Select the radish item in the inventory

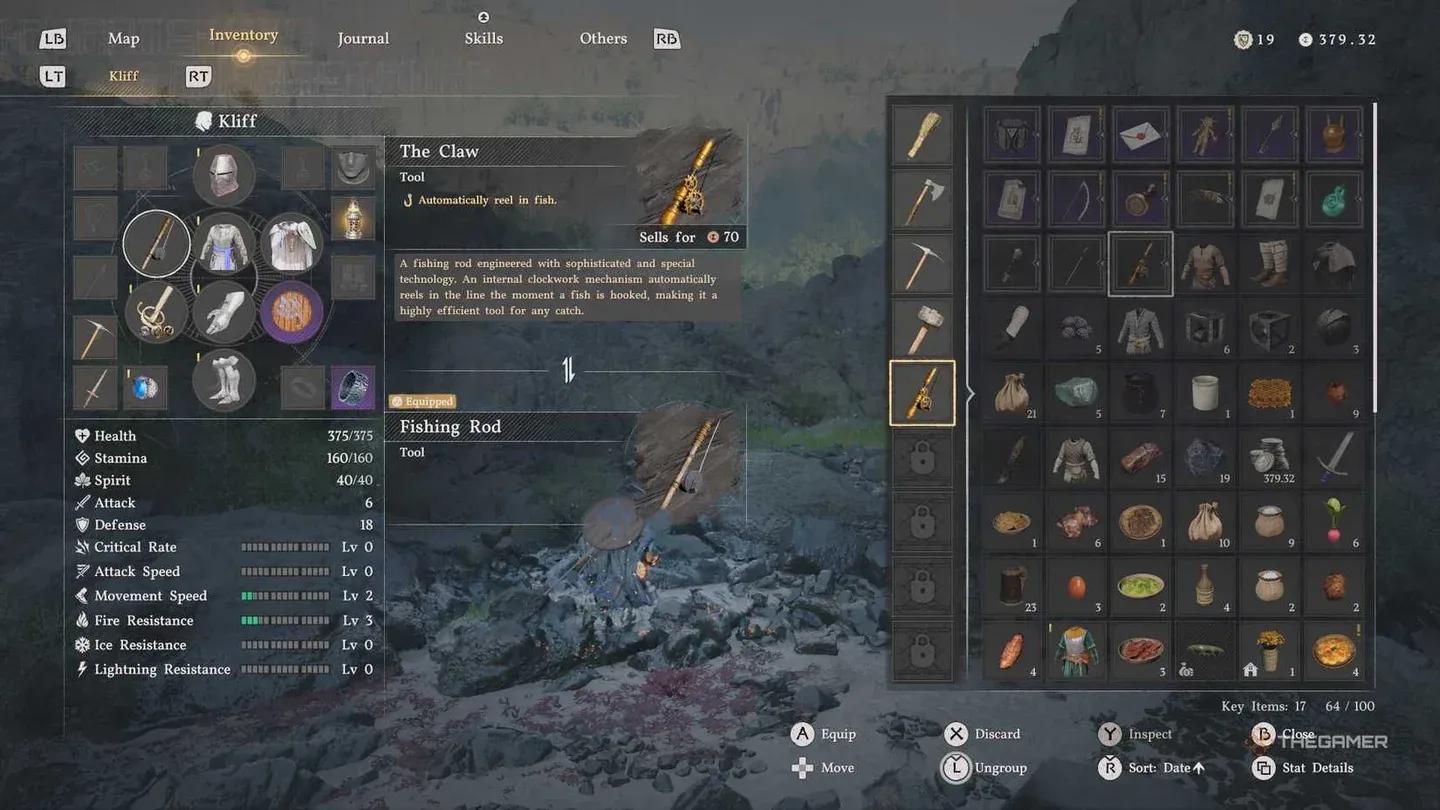click(1333, 523)
